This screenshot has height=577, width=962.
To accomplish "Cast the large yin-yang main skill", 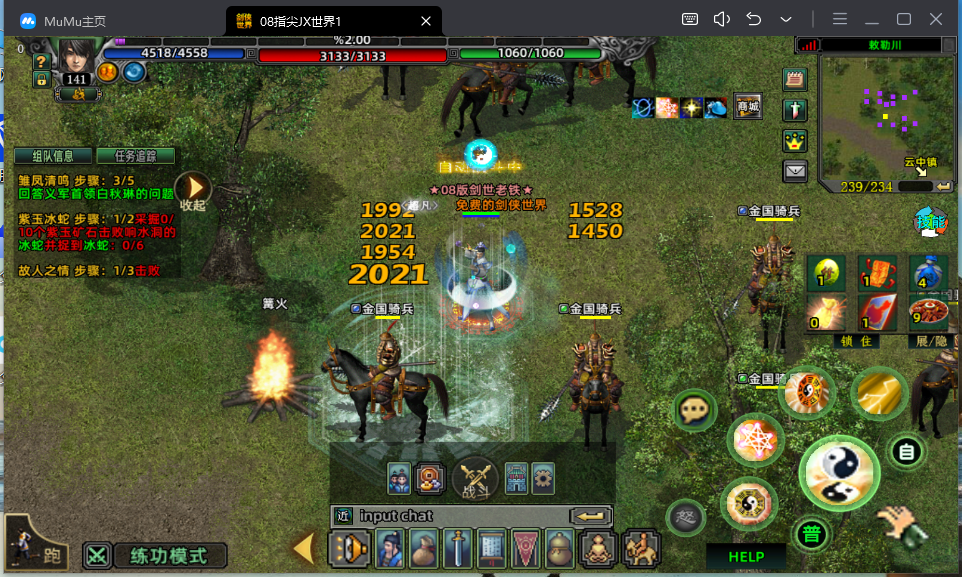I will 839,472.
